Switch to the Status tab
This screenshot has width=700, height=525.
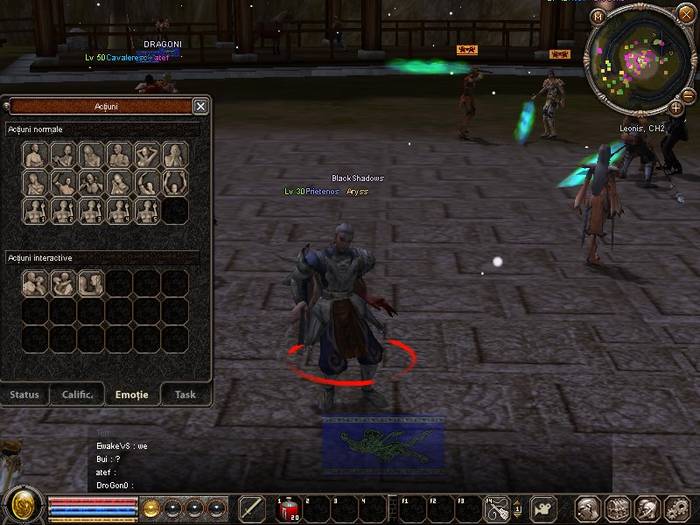[x=25, y=394]
